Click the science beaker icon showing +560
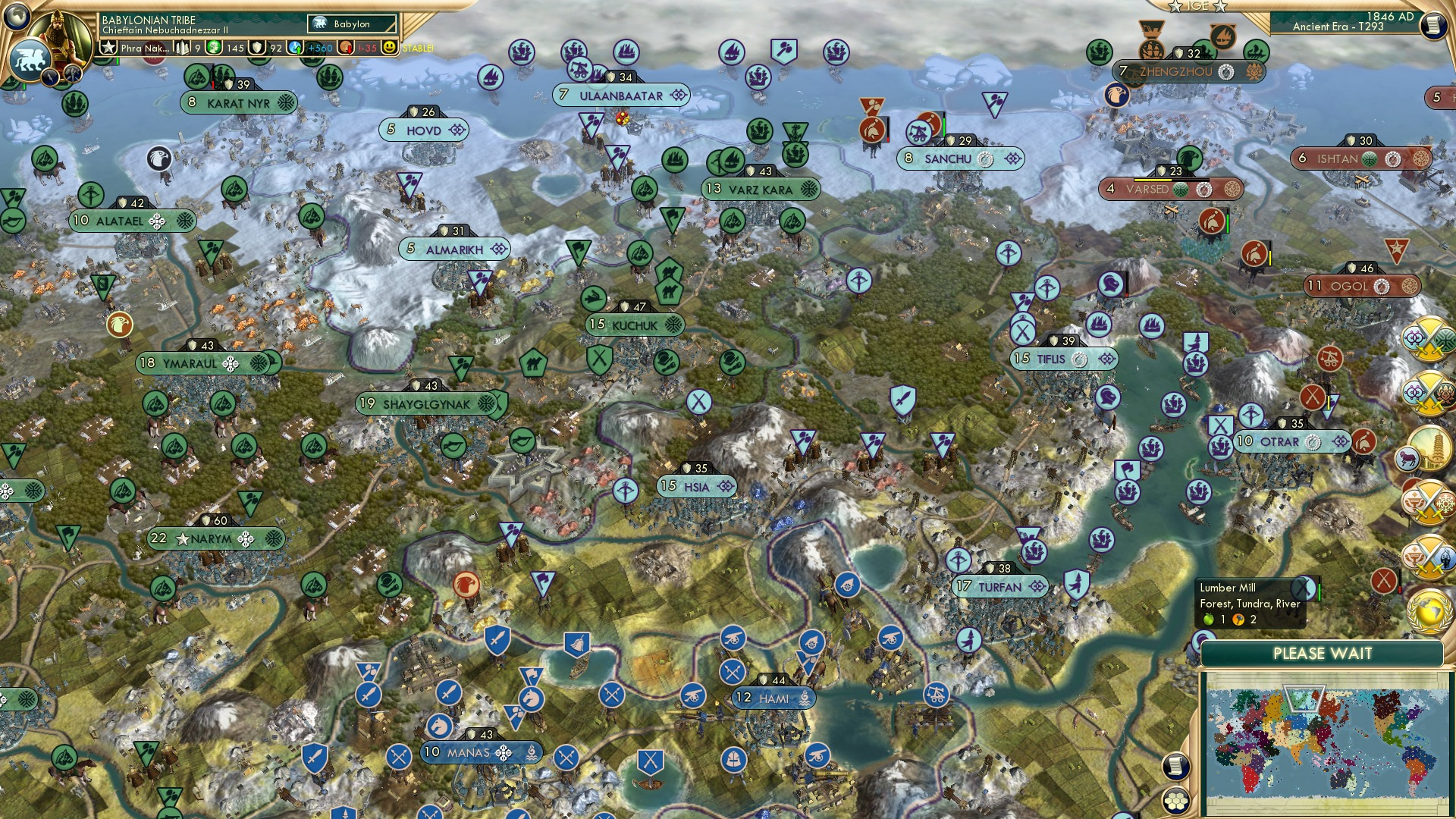This screenshot has height=819, width=1456. tap(294, 48)
